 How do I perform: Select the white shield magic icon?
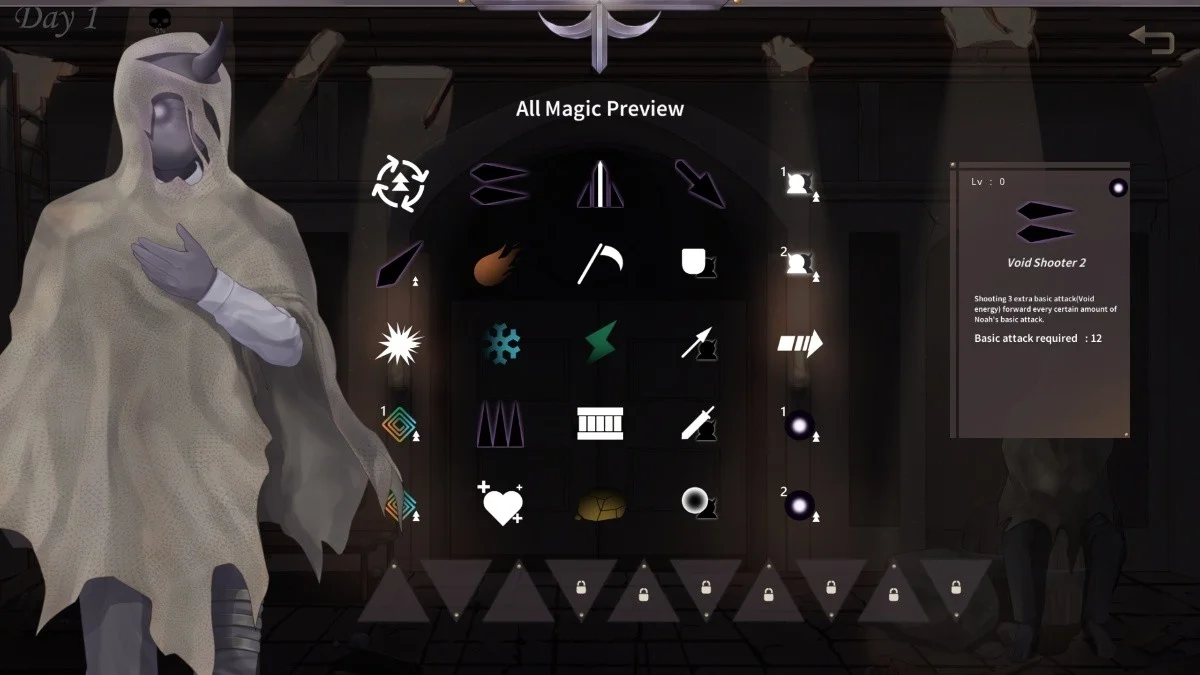pos(699,263)
